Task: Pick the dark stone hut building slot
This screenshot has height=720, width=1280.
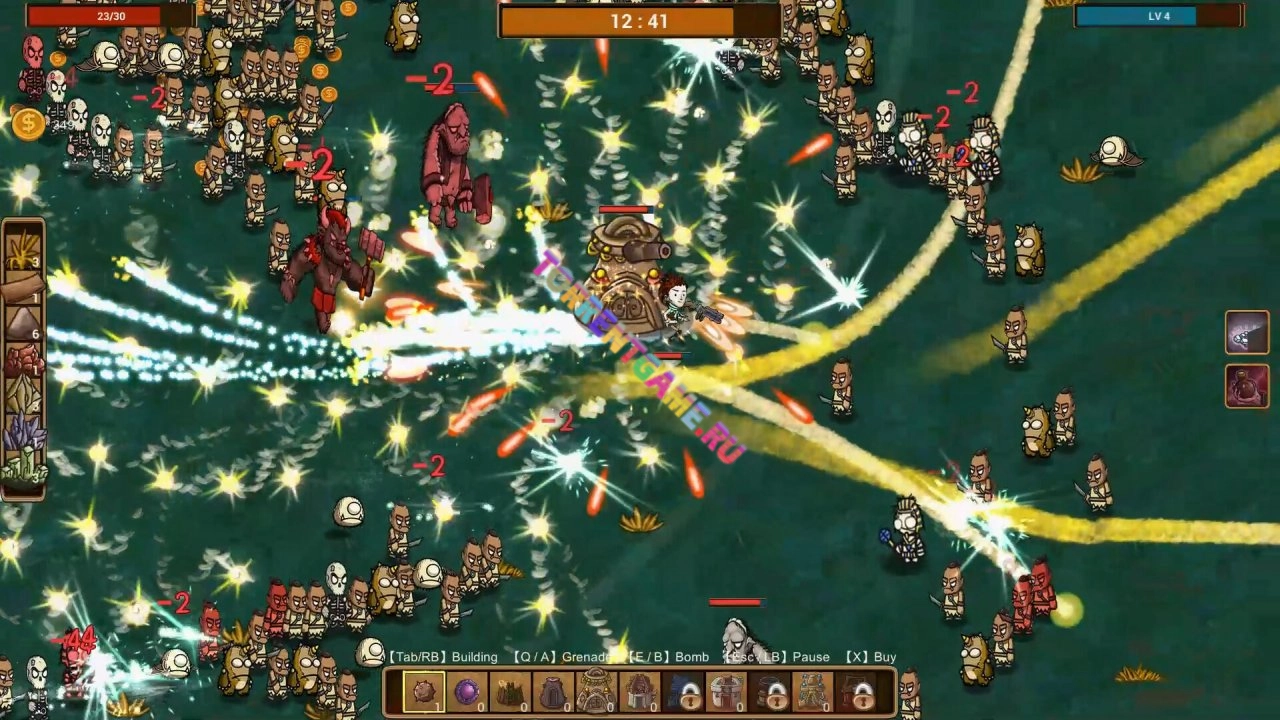Action: 553,692
